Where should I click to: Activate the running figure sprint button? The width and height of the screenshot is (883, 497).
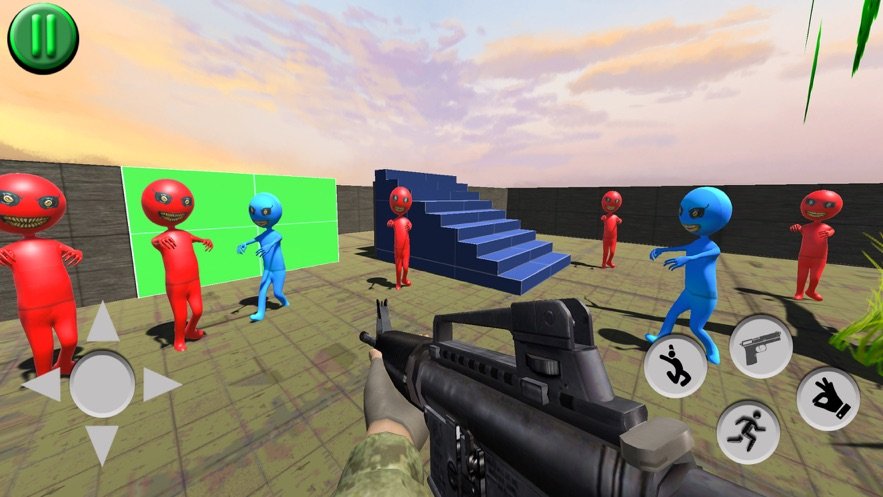point(748,432)
